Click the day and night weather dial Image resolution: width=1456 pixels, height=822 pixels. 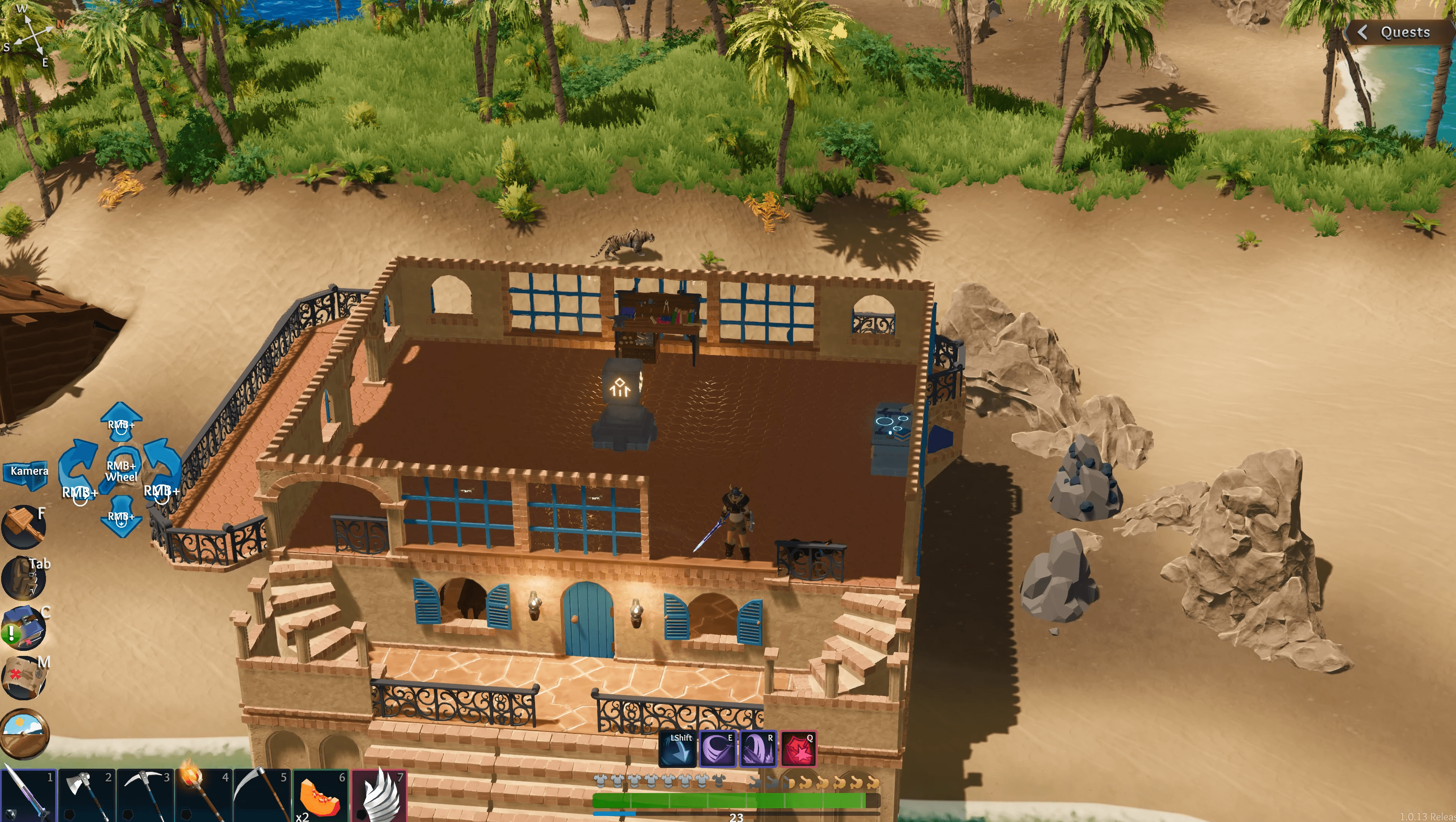[x=24, y=732]
